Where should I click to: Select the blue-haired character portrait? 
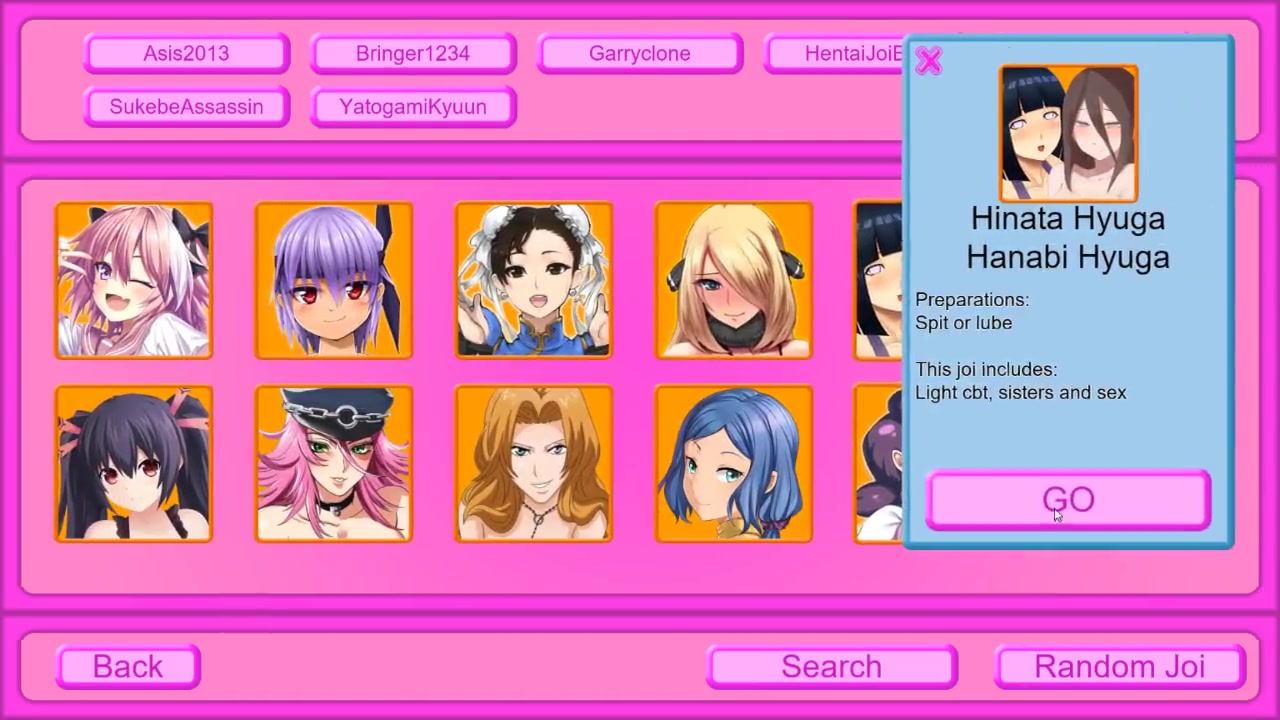(x=734, y=464)
